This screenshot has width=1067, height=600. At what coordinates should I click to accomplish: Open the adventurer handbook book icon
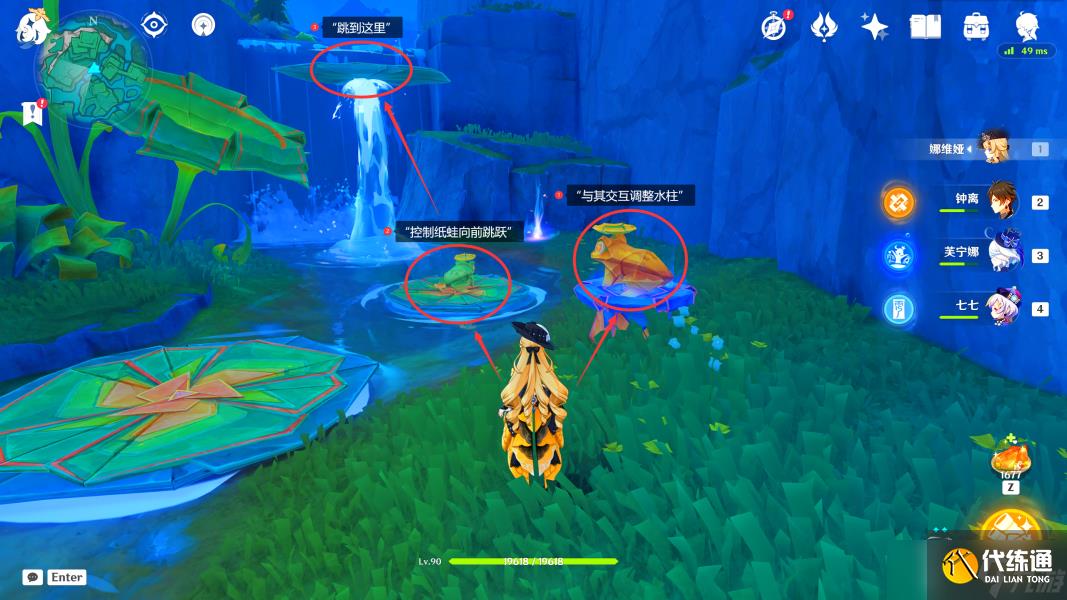924,27
